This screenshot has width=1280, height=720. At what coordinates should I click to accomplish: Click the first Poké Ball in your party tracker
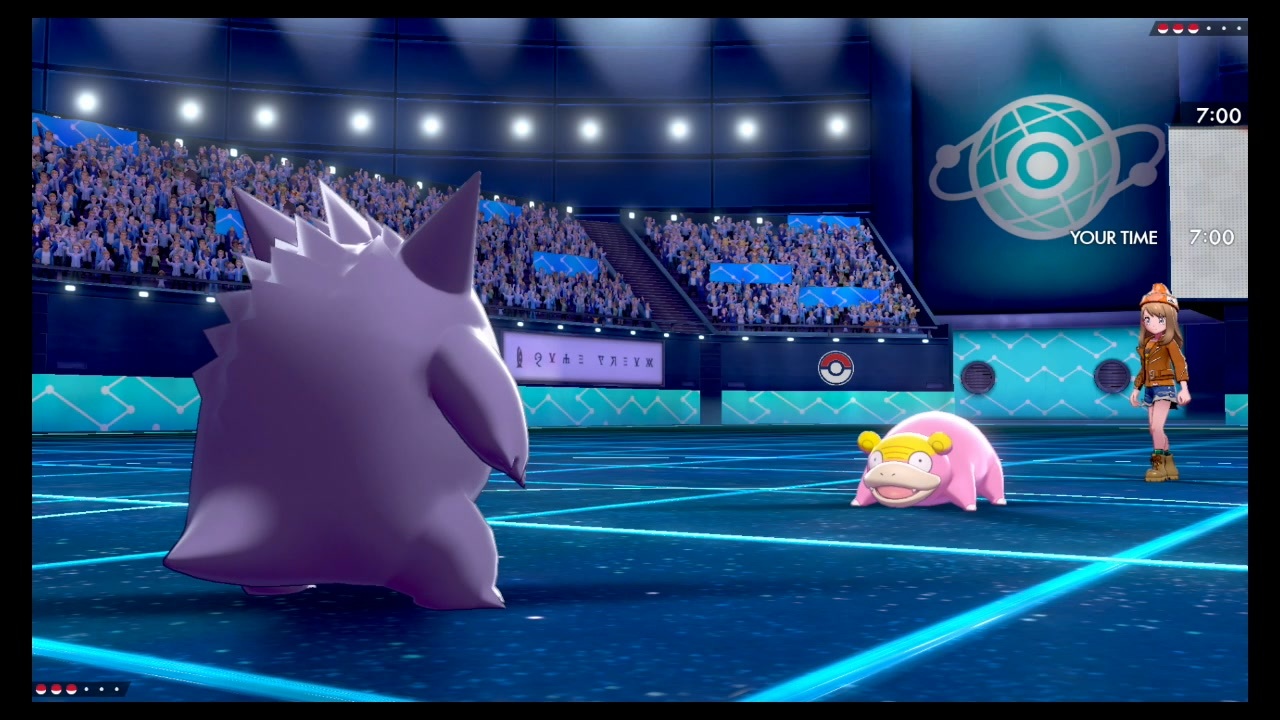(40, 689)
